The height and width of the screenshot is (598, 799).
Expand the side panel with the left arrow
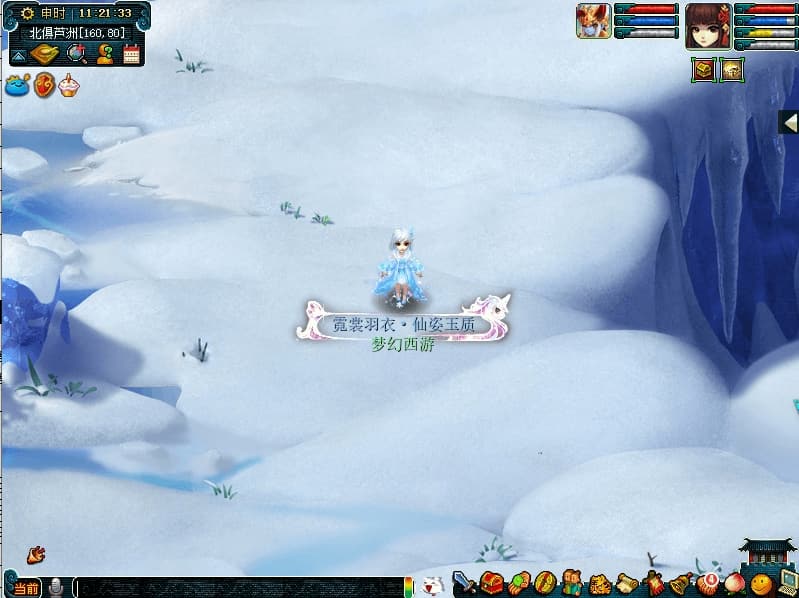point(788,121)
